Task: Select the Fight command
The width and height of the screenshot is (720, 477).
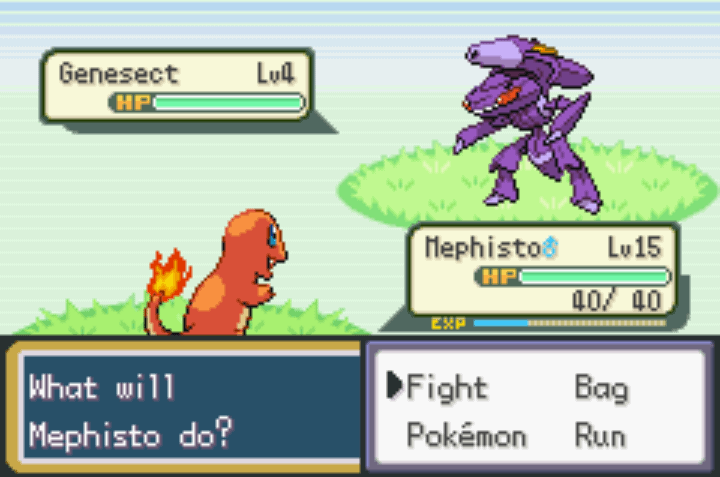Action: 446,387
